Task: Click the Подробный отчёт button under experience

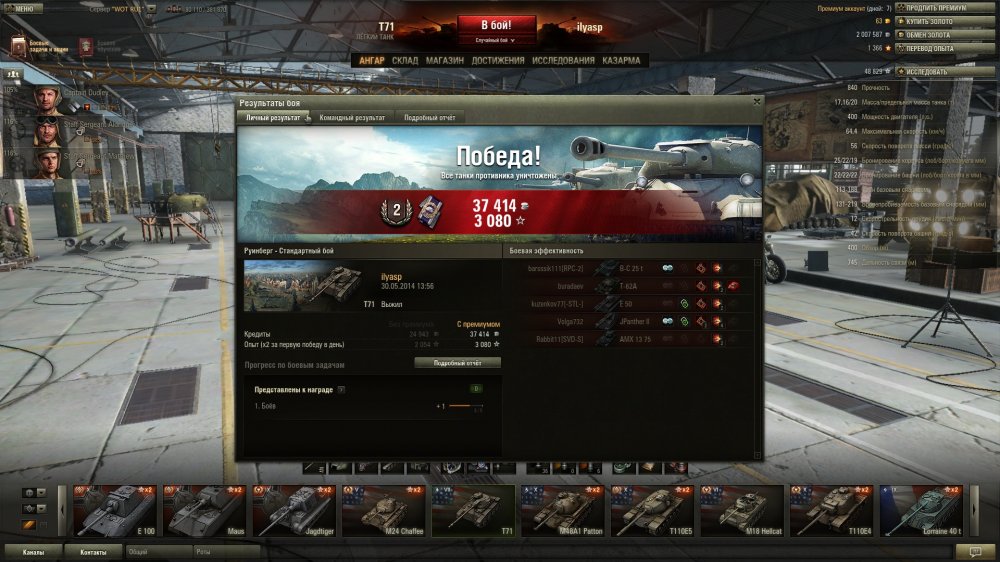Action: 458,363
